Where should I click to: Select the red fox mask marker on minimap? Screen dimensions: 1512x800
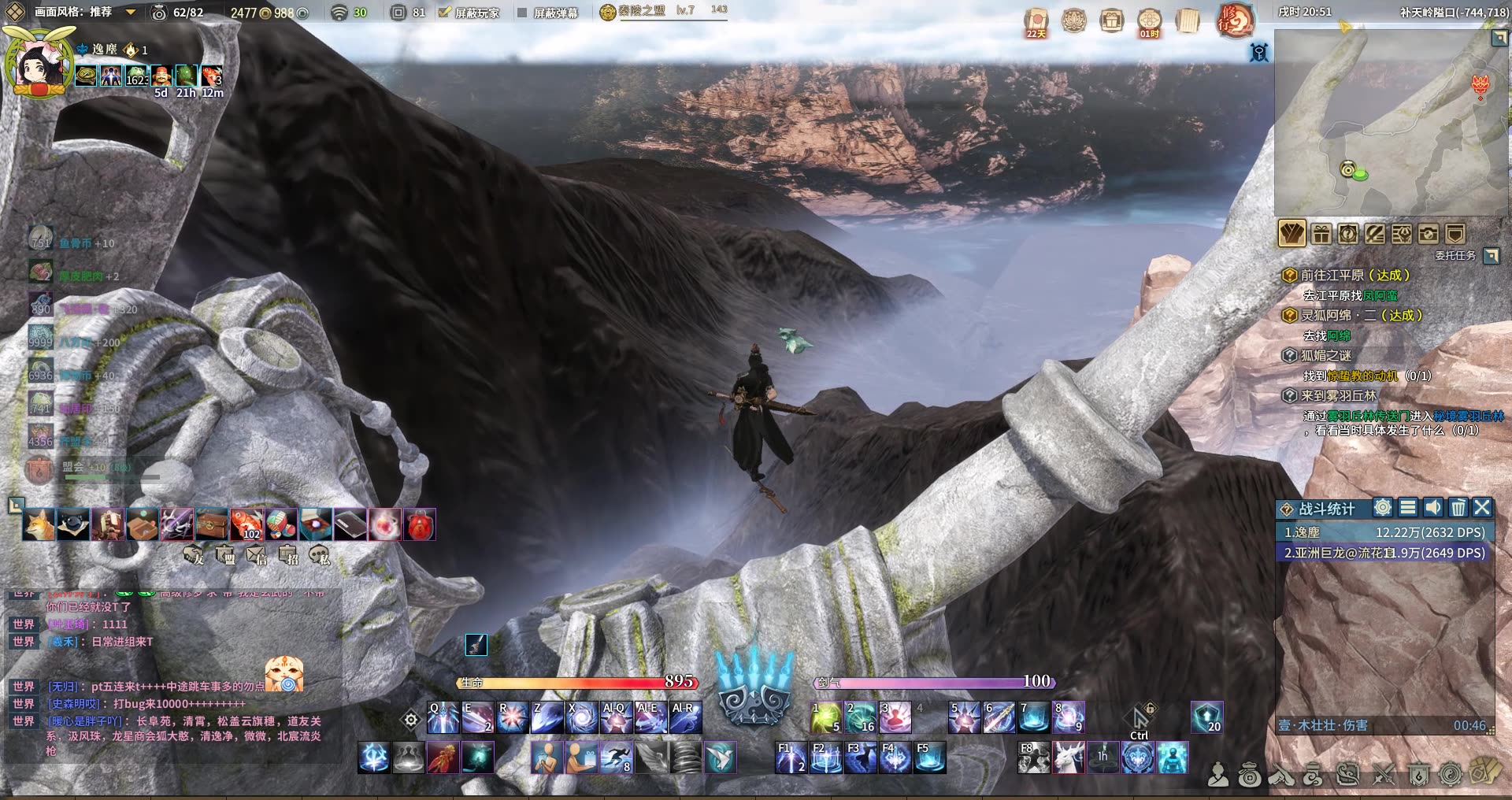(1480, 85)
